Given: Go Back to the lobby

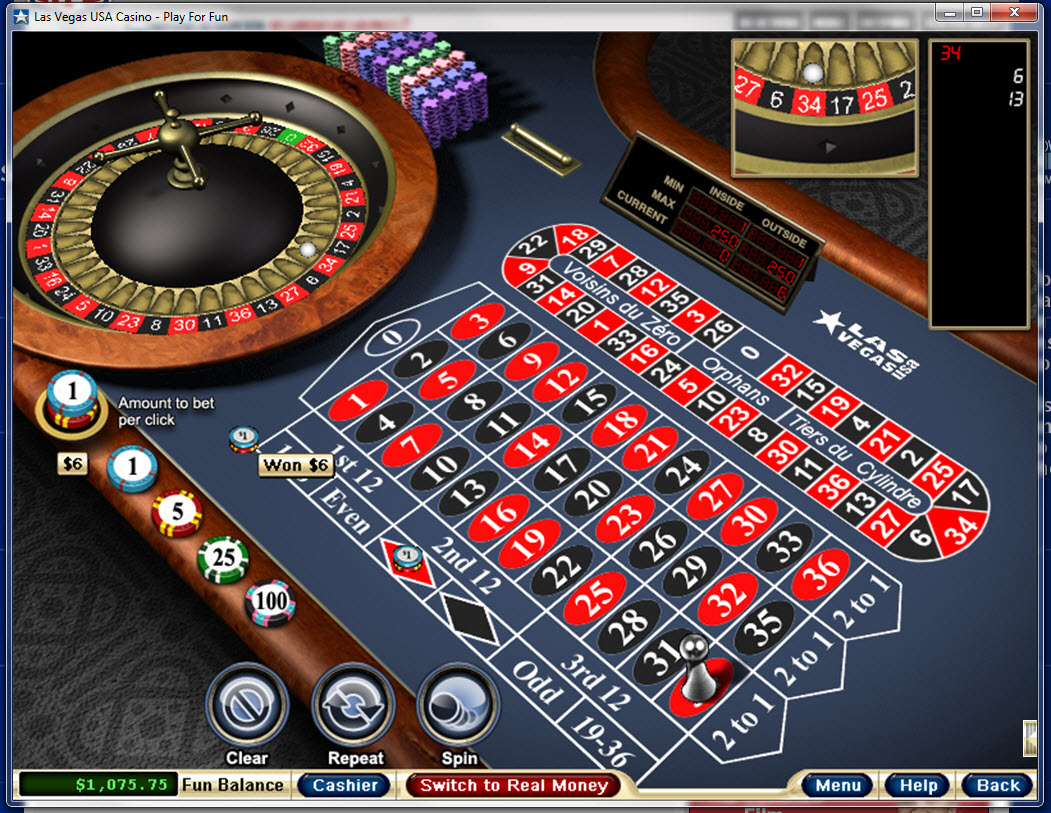Looking at the screenshot, I should (x=998, y=785).
